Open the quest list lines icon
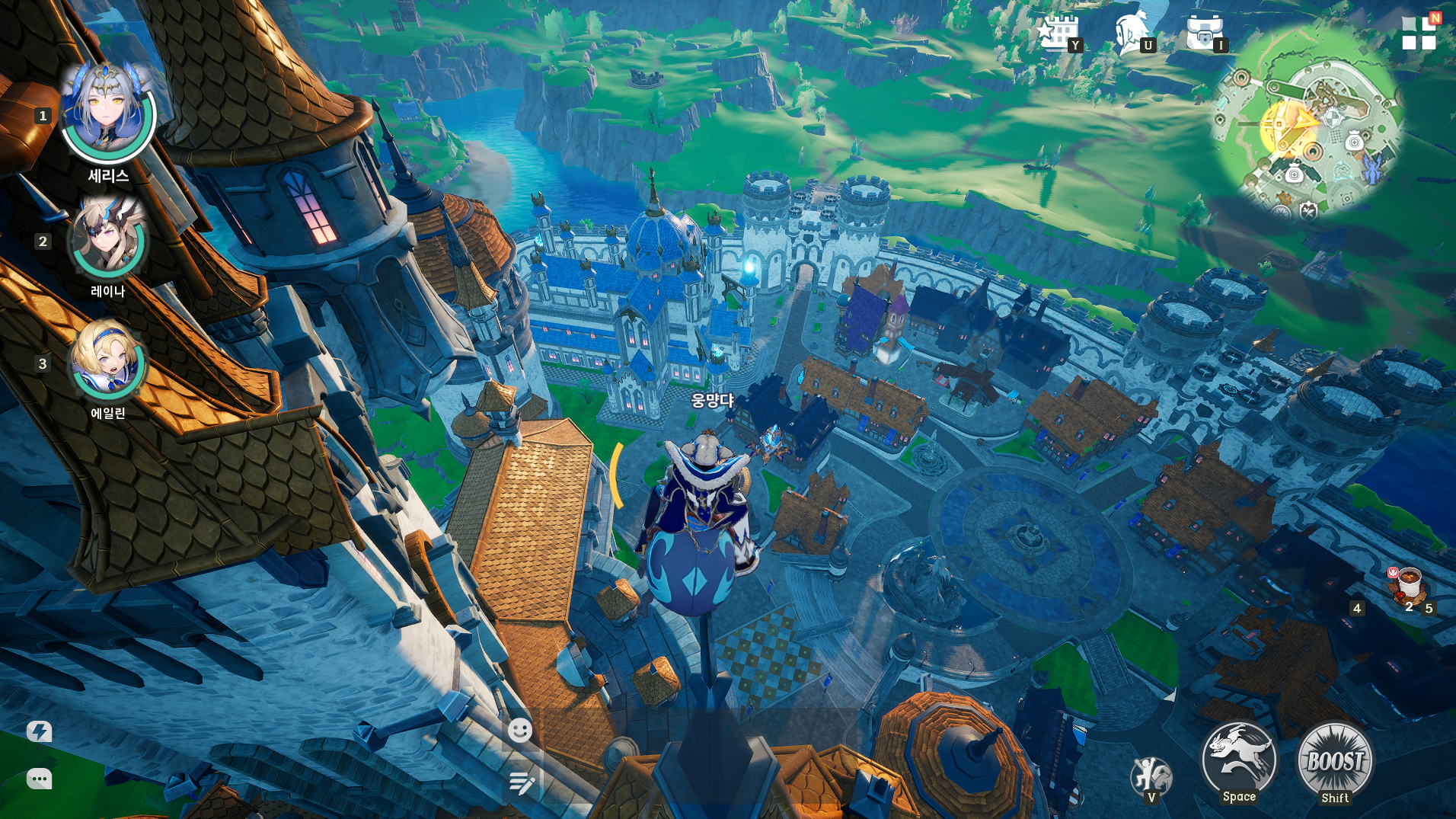 click(522, 782)
